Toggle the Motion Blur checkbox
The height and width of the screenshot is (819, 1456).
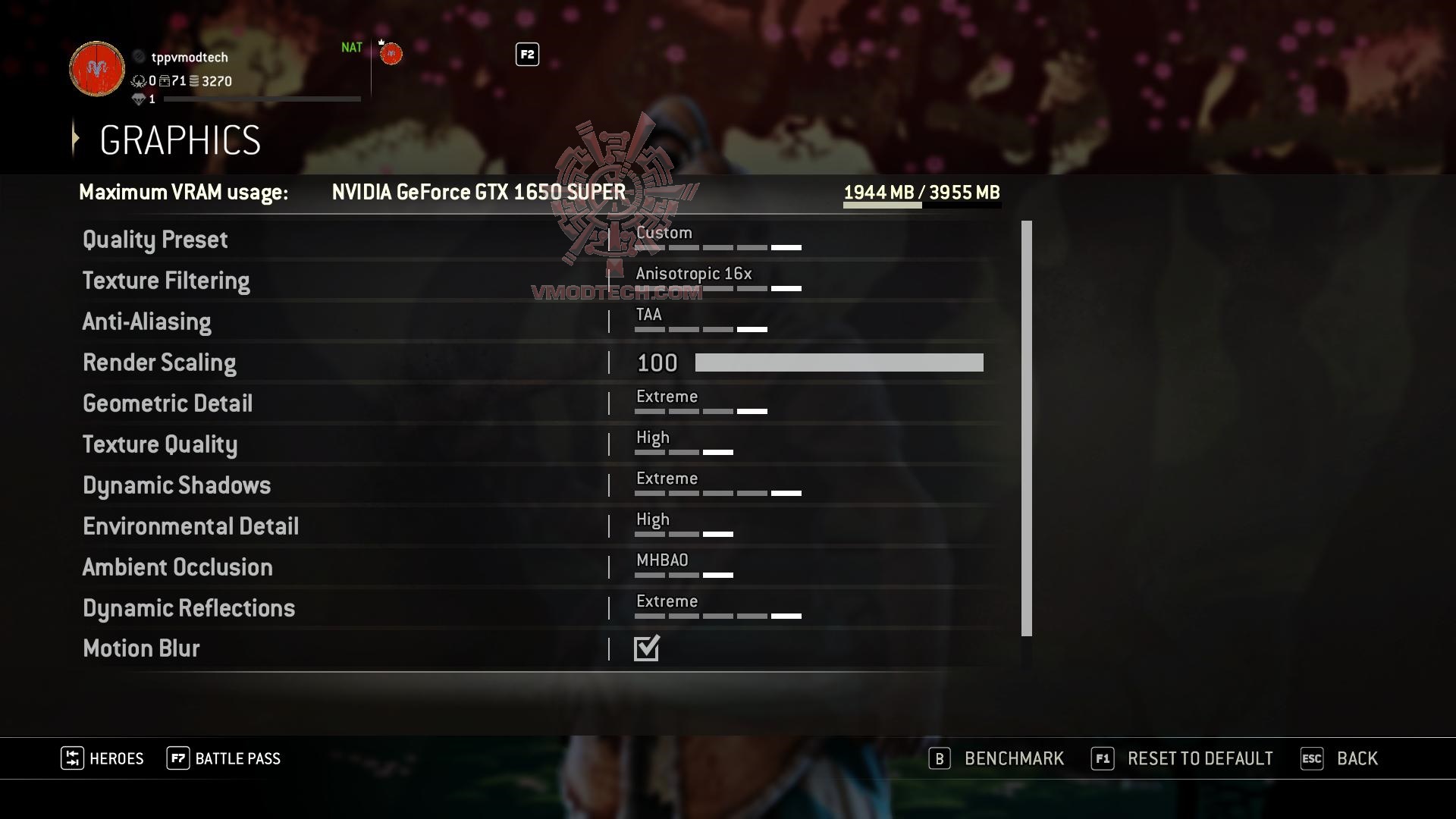(646, 648)
